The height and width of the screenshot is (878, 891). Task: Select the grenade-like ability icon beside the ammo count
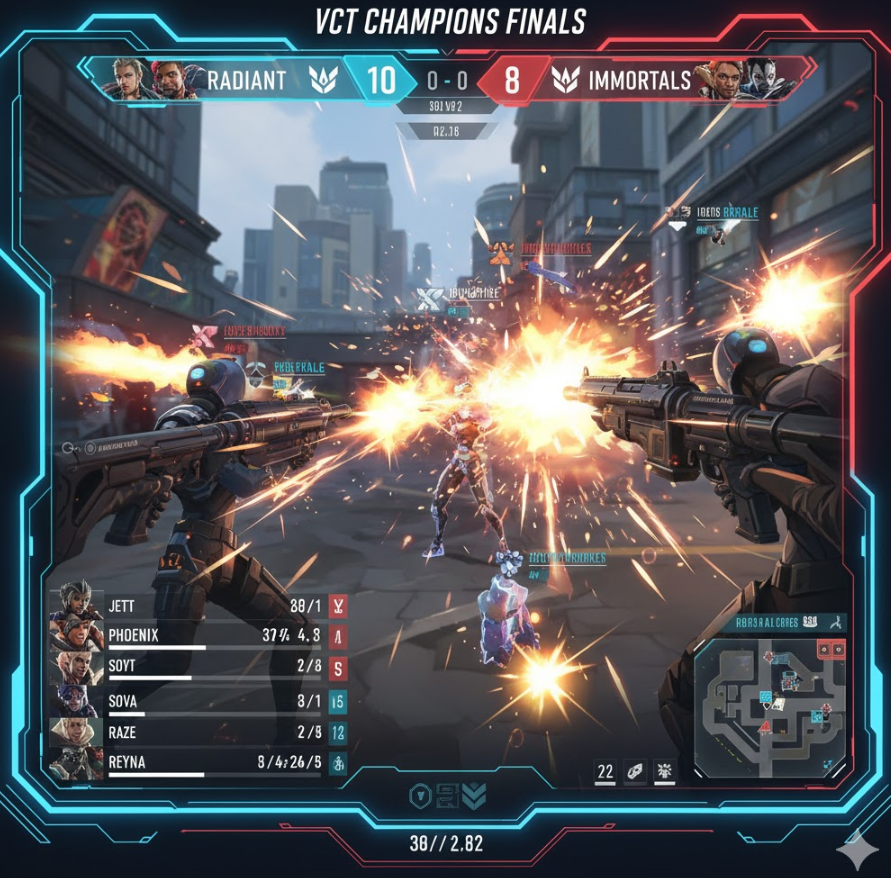pos(636,770)
